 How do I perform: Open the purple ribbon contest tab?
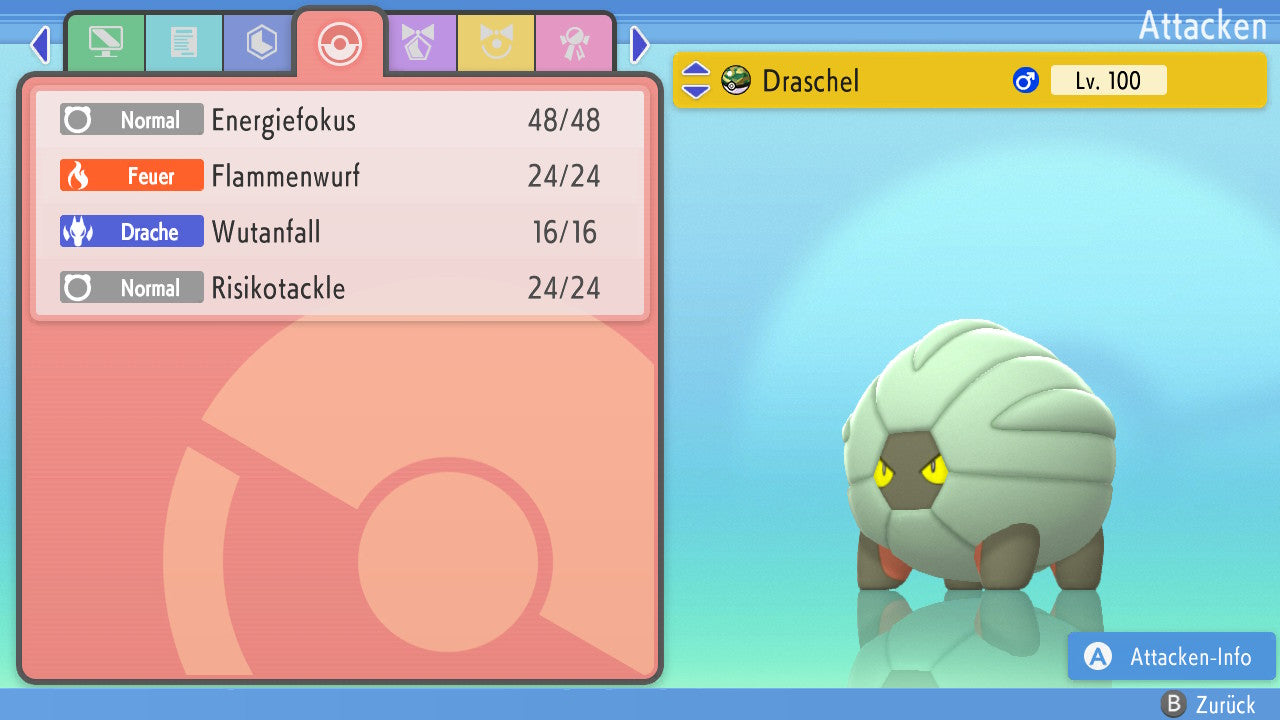418,43
